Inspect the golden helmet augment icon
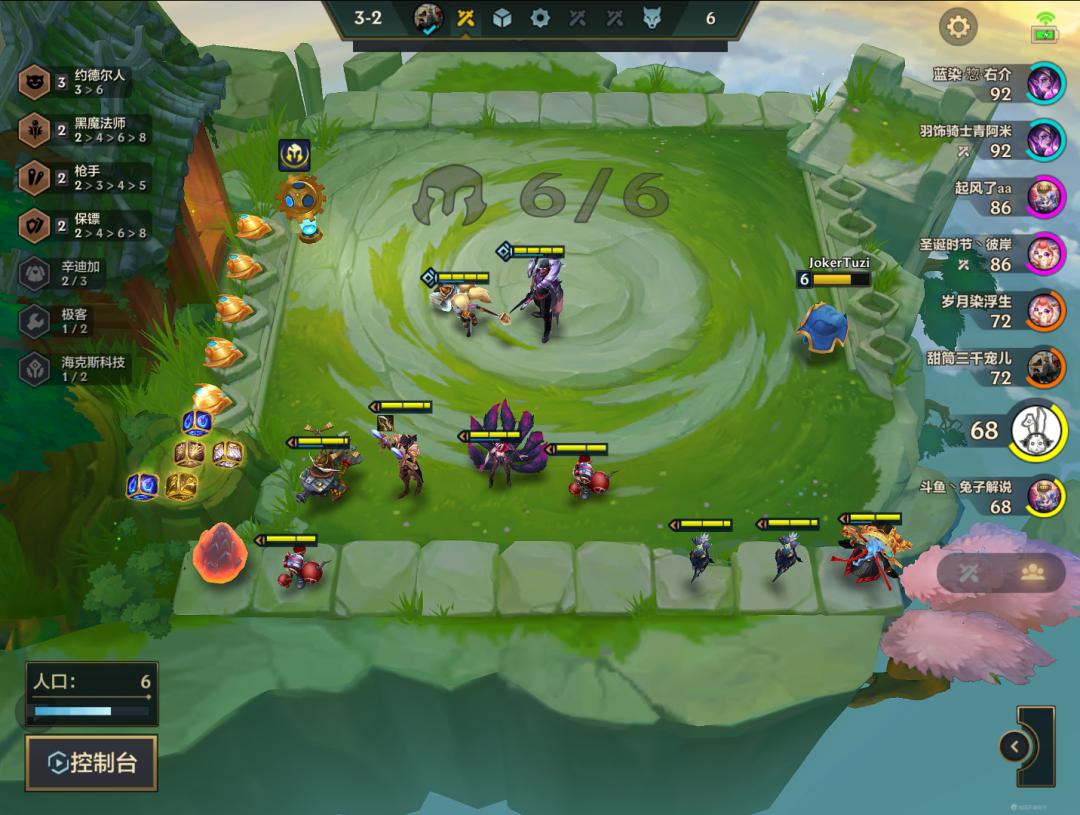This screenshot has height=815, width=1080. point(294,154)
